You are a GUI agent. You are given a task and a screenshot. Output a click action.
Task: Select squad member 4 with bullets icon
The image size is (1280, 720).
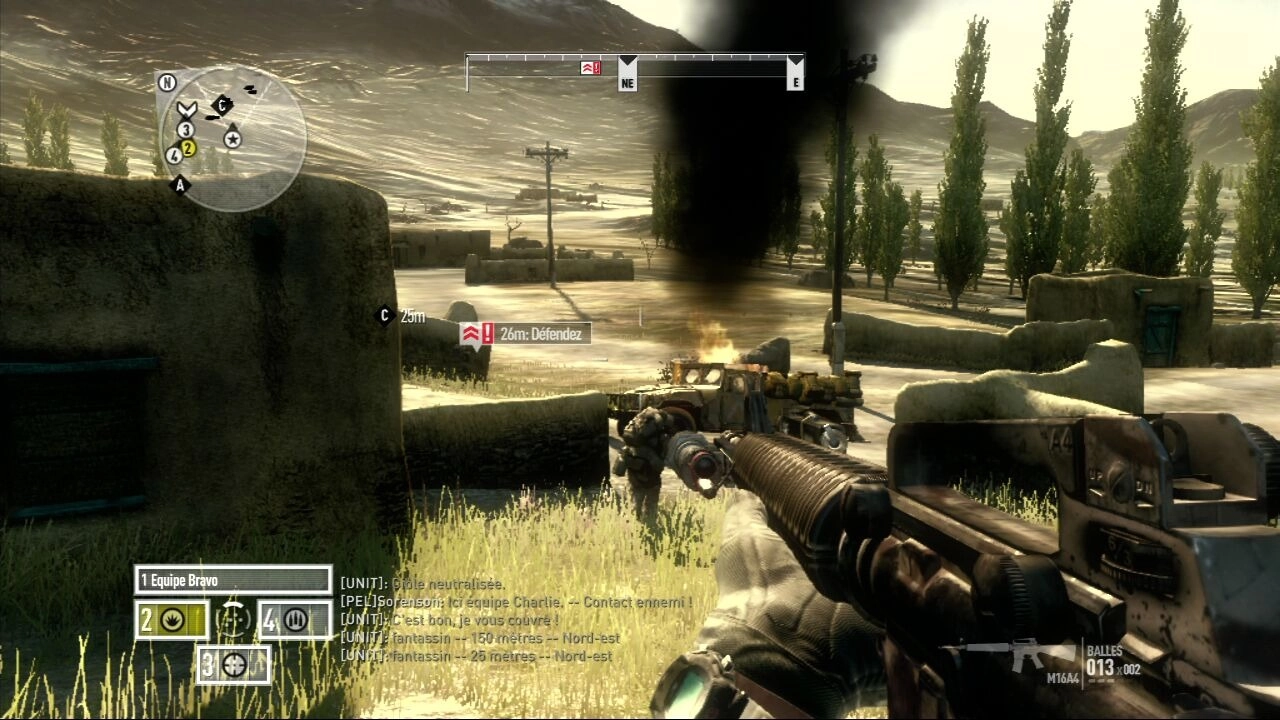pos(295,620)
